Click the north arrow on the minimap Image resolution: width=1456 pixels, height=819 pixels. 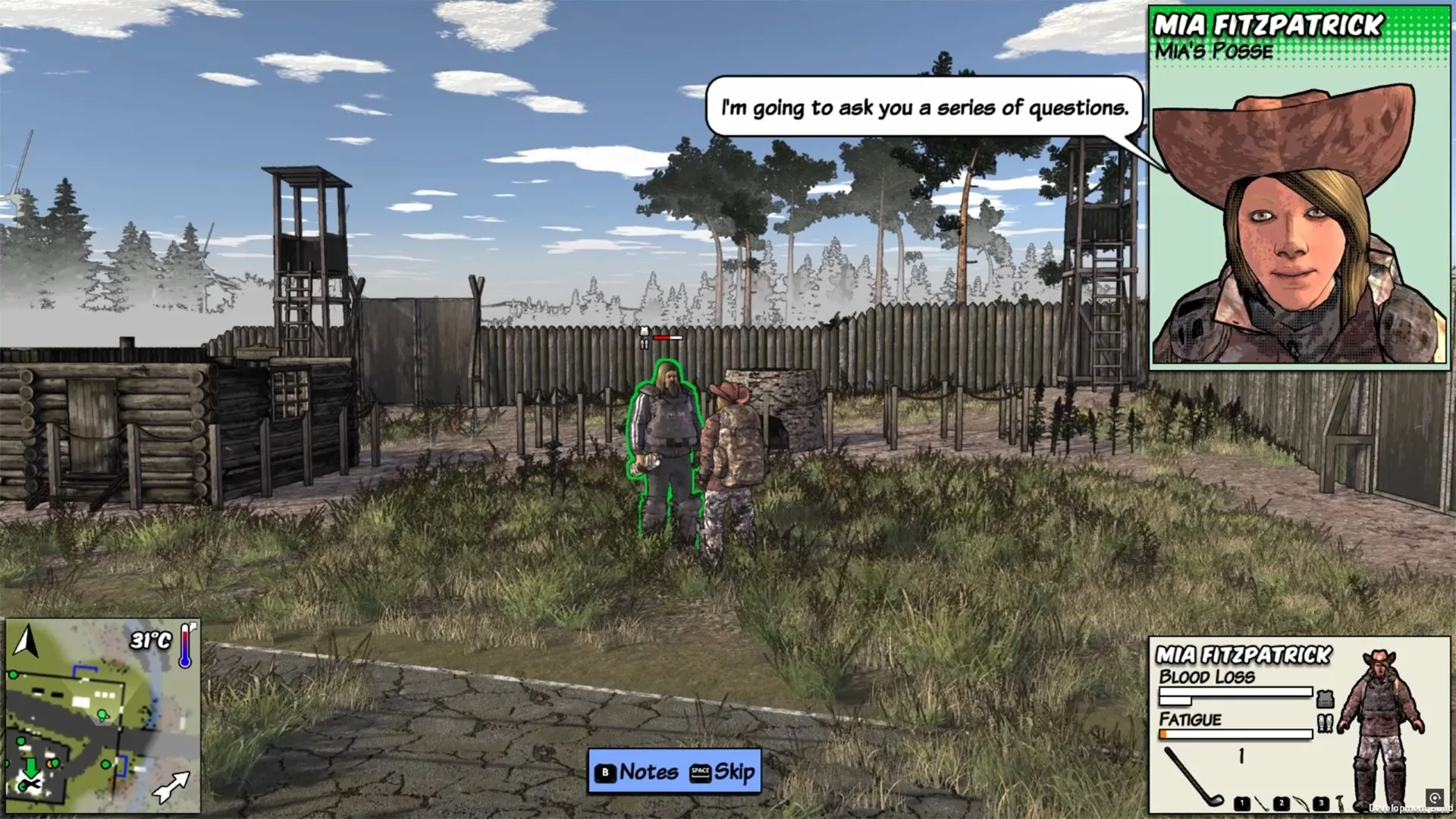[25, 639]
